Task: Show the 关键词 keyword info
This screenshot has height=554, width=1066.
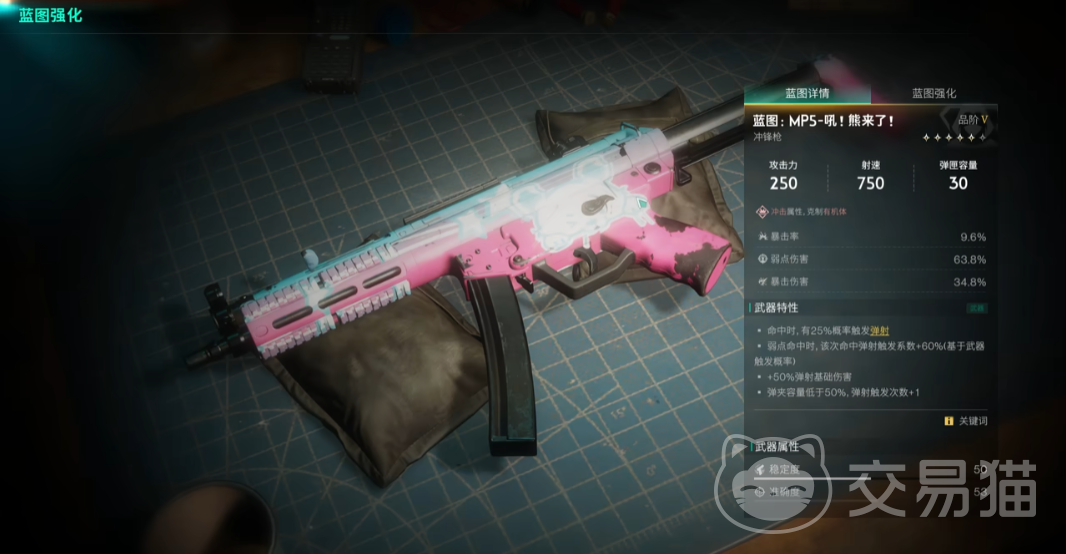Action: 965,421
